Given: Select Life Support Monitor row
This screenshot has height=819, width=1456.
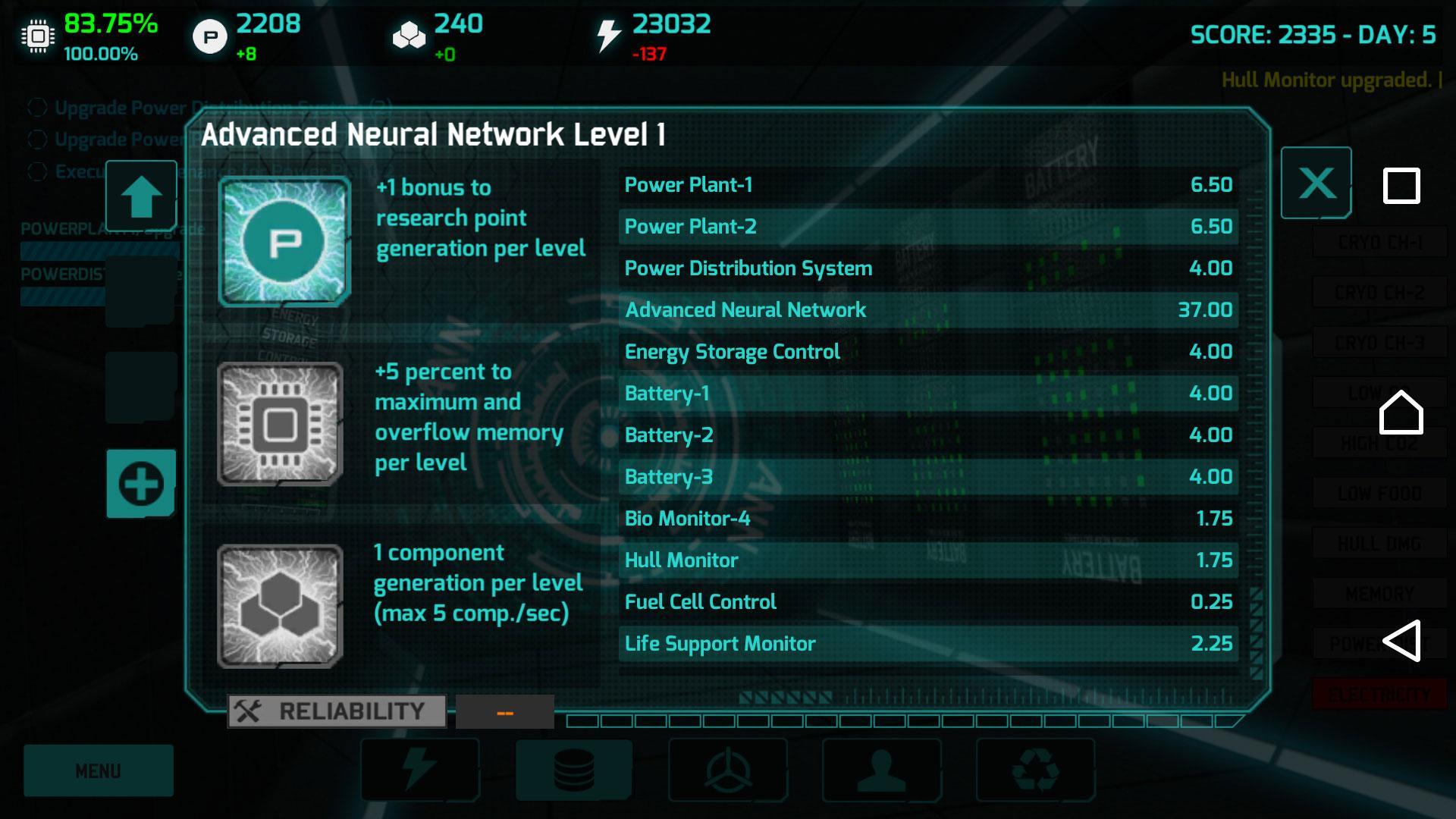Looking at the screenshot, I should (x=928, y=644).
